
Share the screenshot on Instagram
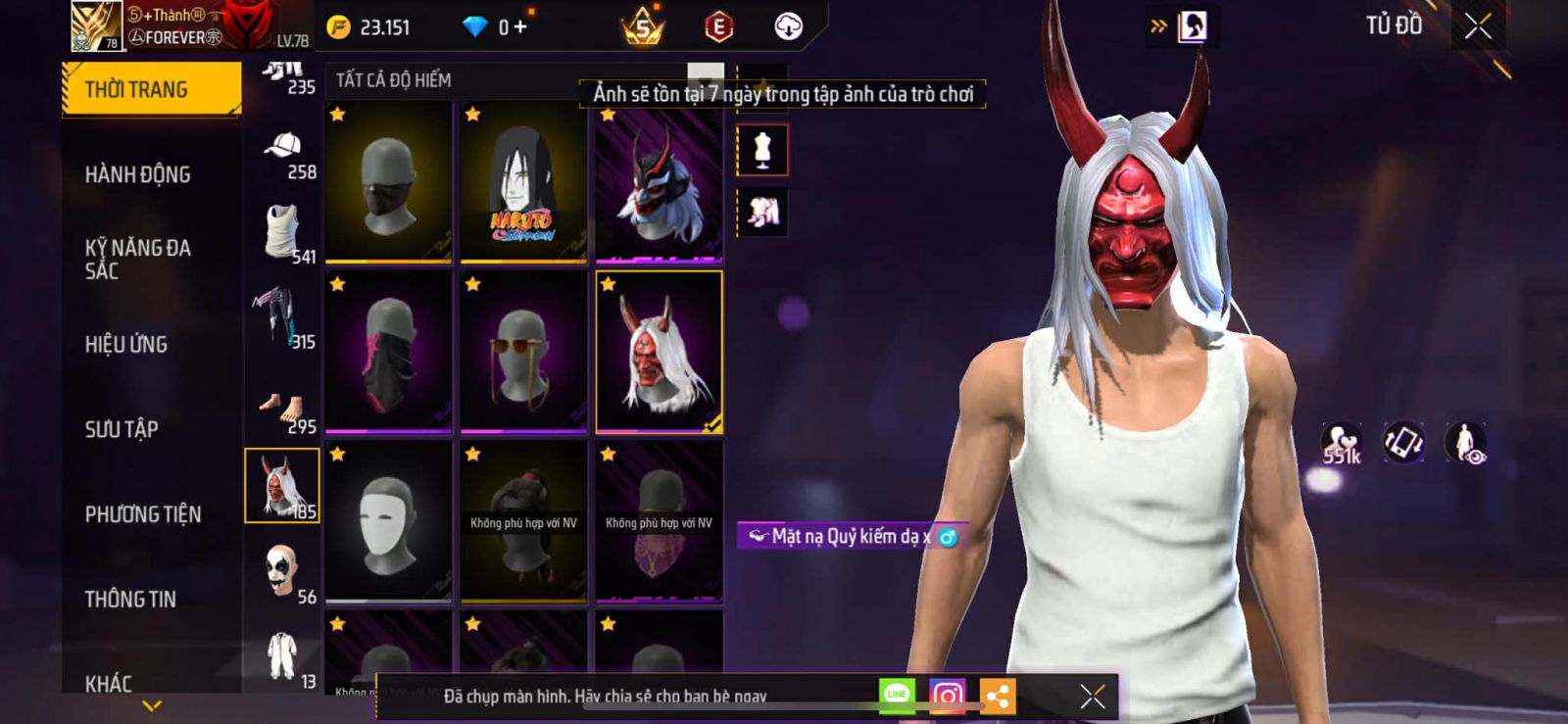tap(947, 696)
